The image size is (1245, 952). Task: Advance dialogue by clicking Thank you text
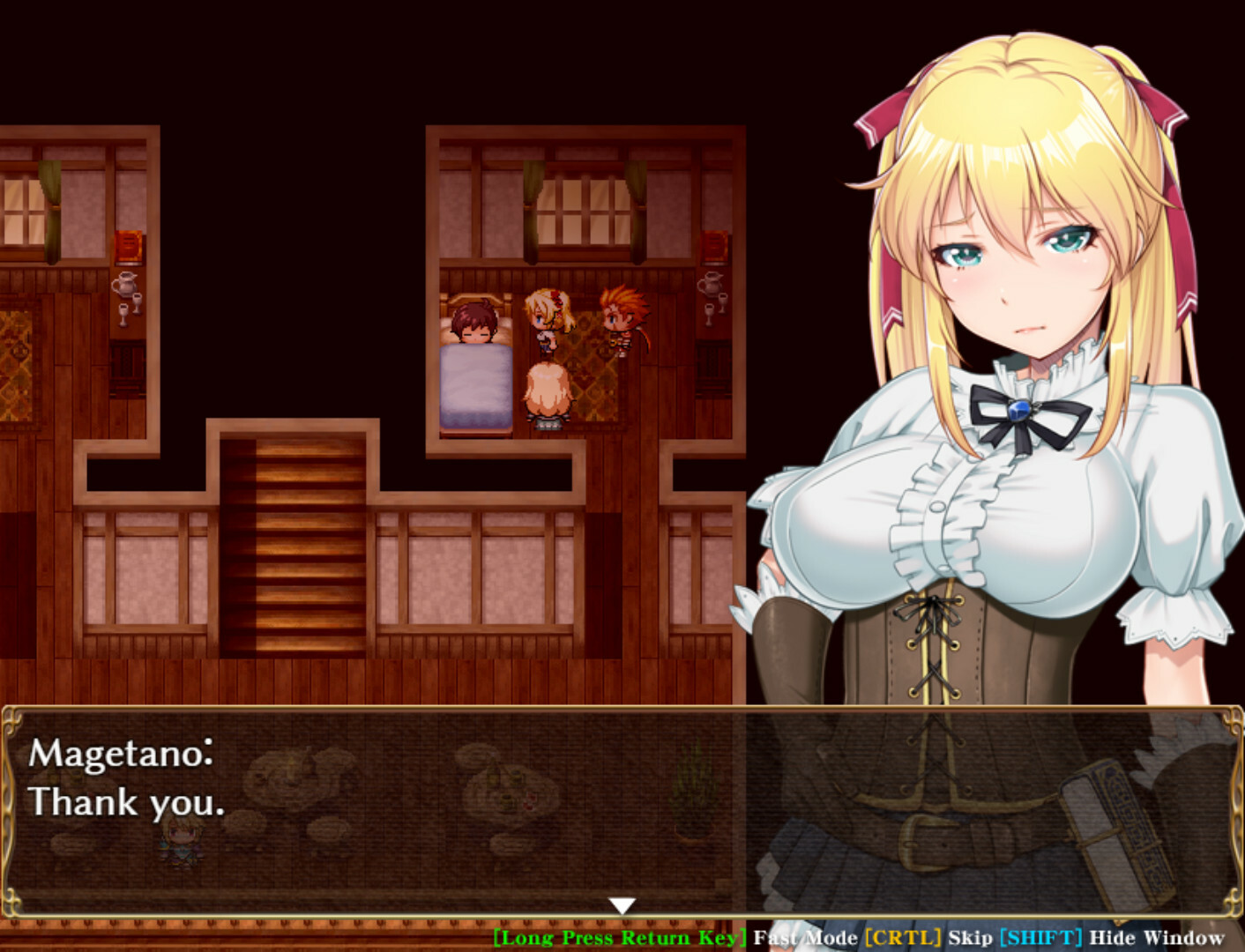[x=126, y=802]
